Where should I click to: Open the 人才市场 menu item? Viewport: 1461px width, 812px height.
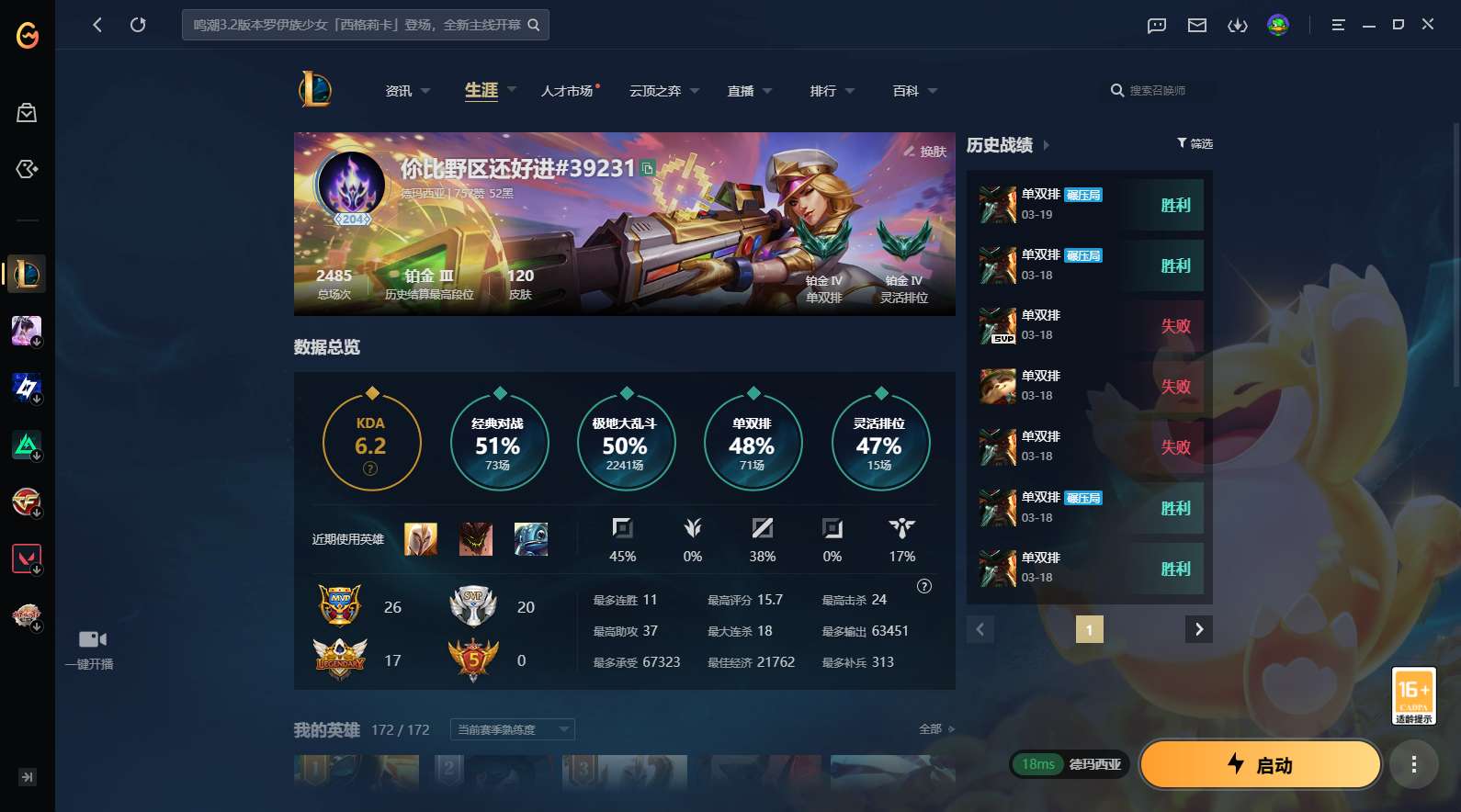click(568, 91)
